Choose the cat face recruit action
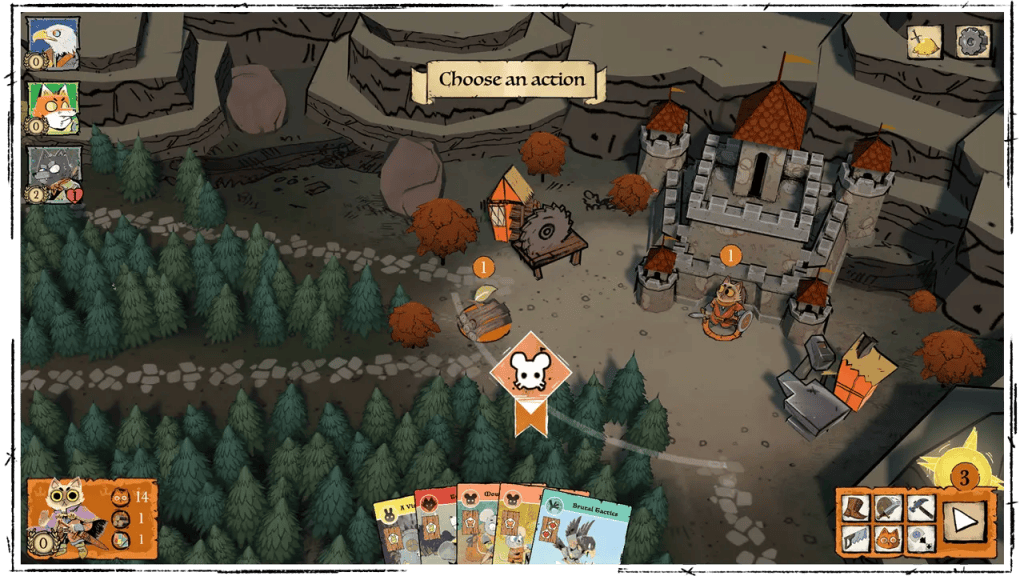This screenshot has height=576, width=1024. [888, 540]
